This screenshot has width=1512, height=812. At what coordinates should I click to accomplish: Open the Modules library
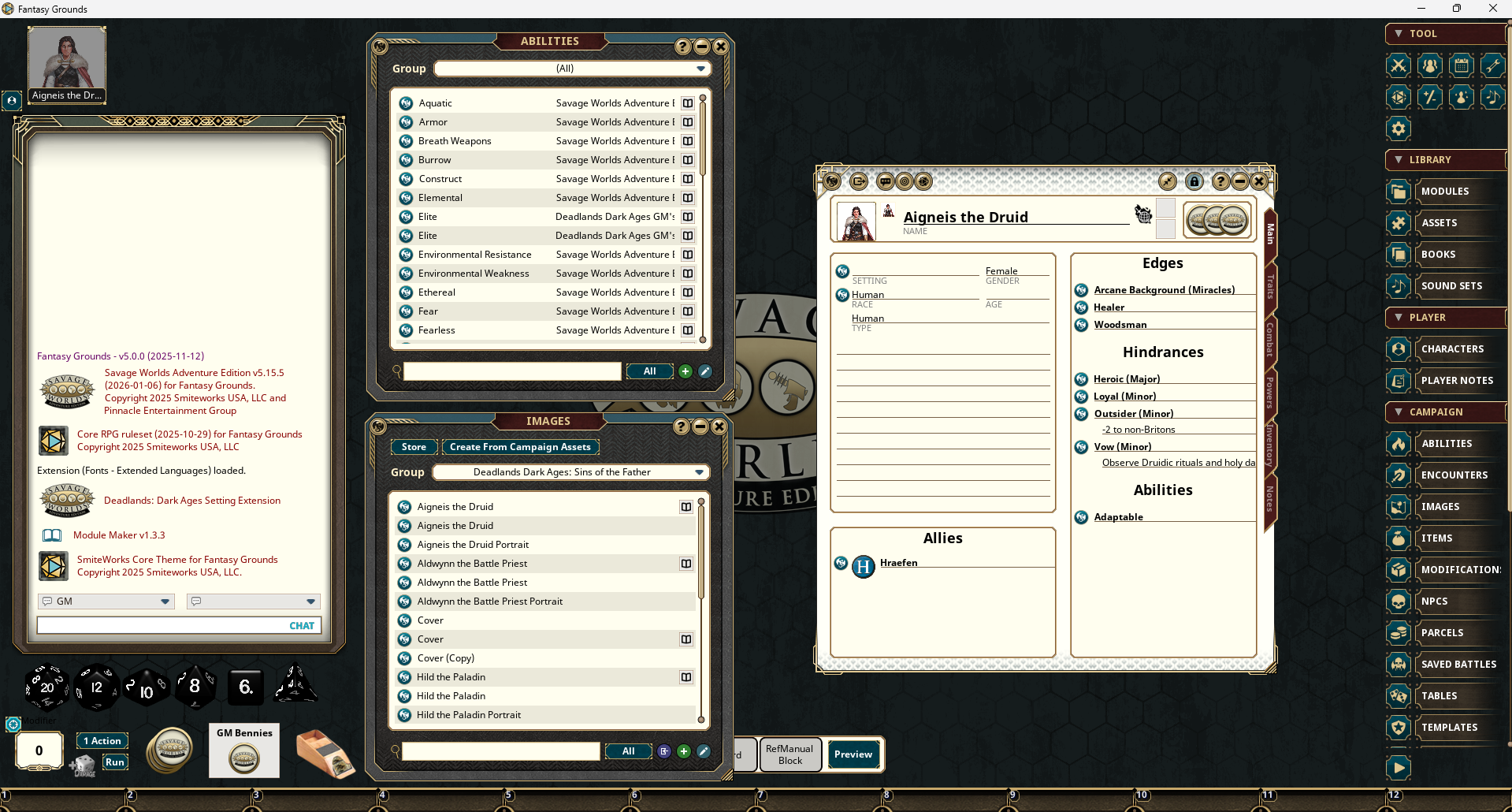1444,192
